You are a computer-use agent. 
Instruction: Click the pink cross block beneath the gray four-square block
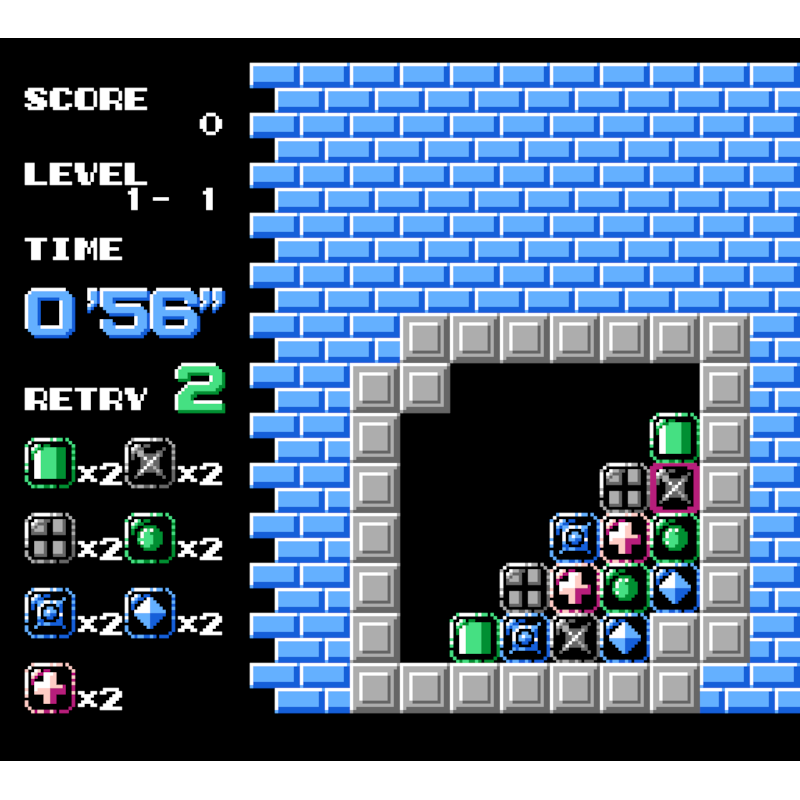[625, 538]
